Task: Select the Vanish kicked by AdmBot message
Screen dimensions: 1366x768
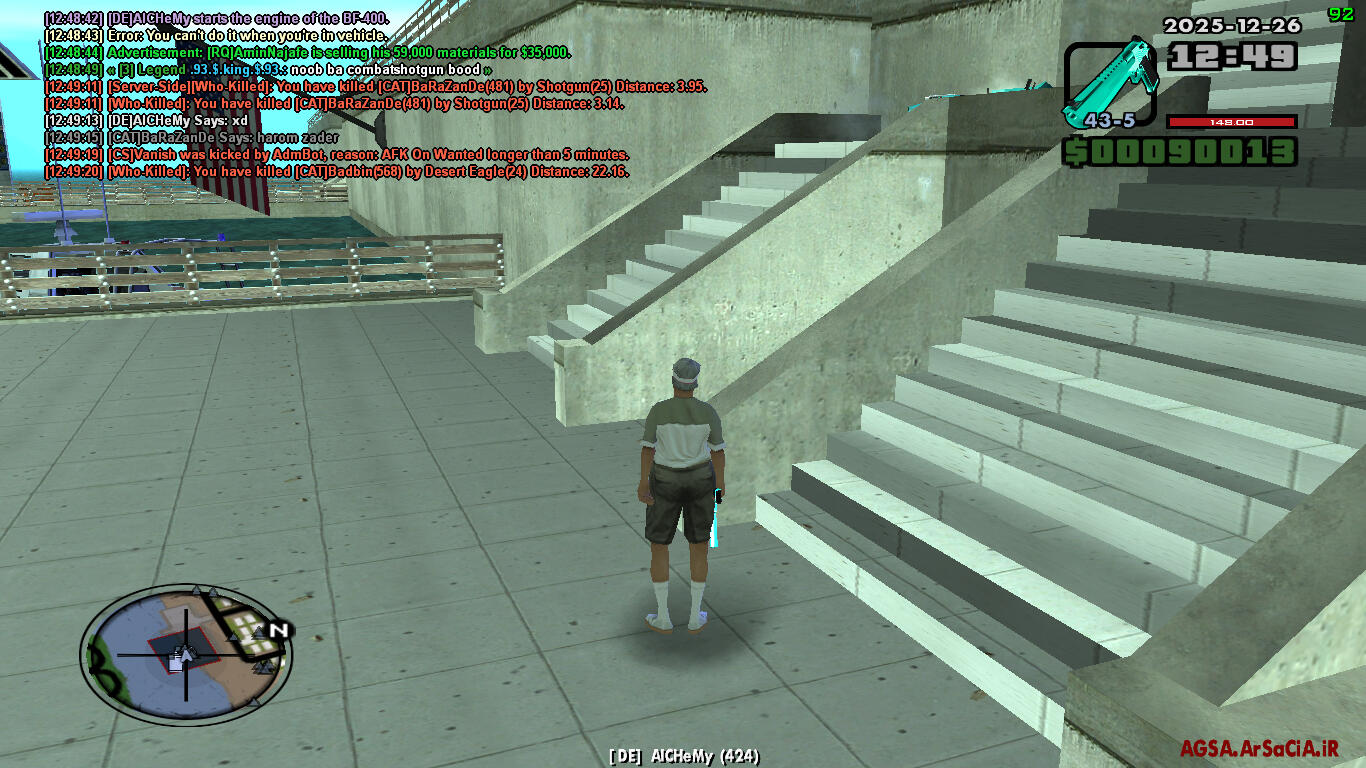Action: point(337,155)
